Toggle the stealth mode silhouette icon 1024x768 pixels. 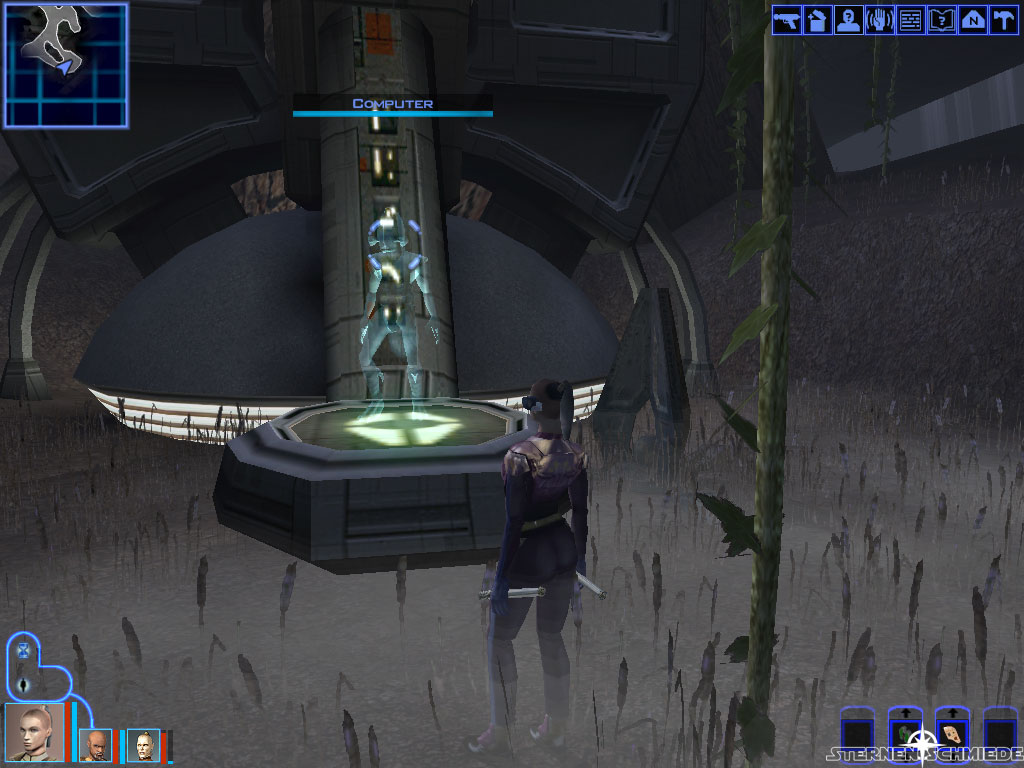[24, 685]
